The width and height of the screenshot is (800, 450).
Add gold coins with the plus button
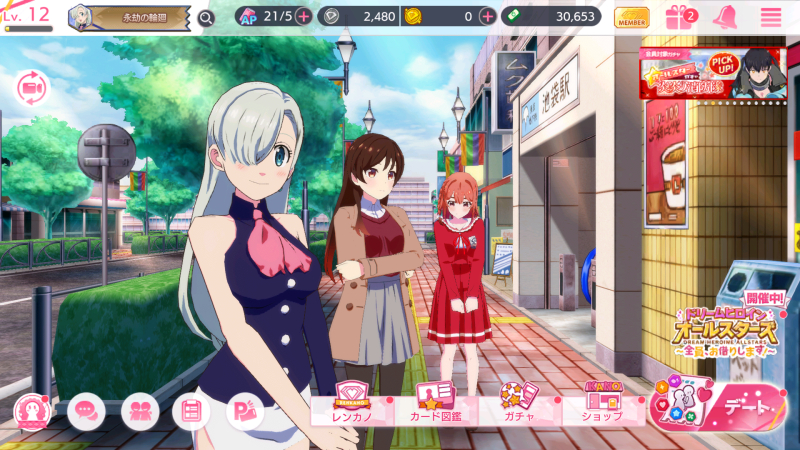tap(487, 16)
